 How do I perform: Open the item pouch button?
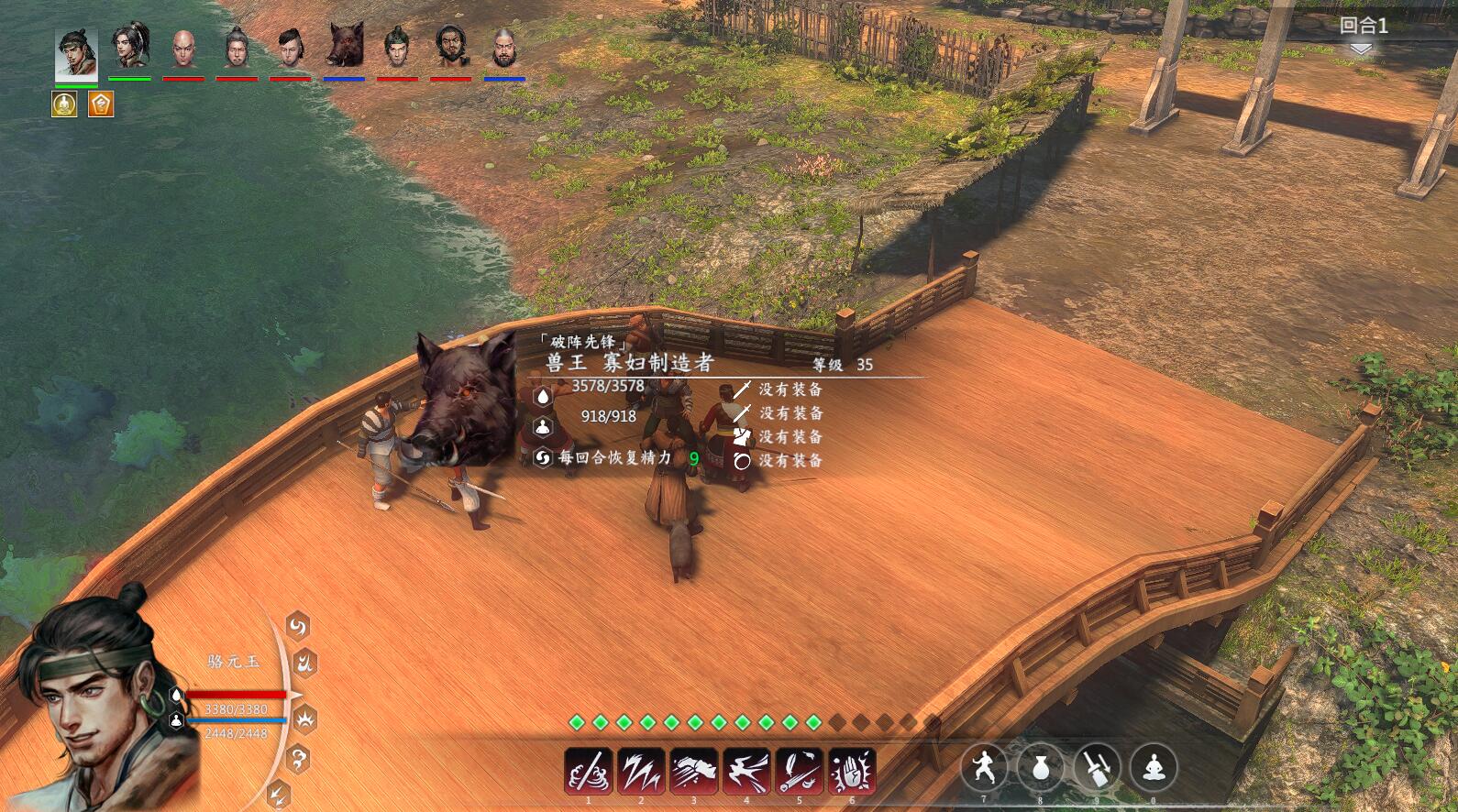click(x=1040, y=767)
